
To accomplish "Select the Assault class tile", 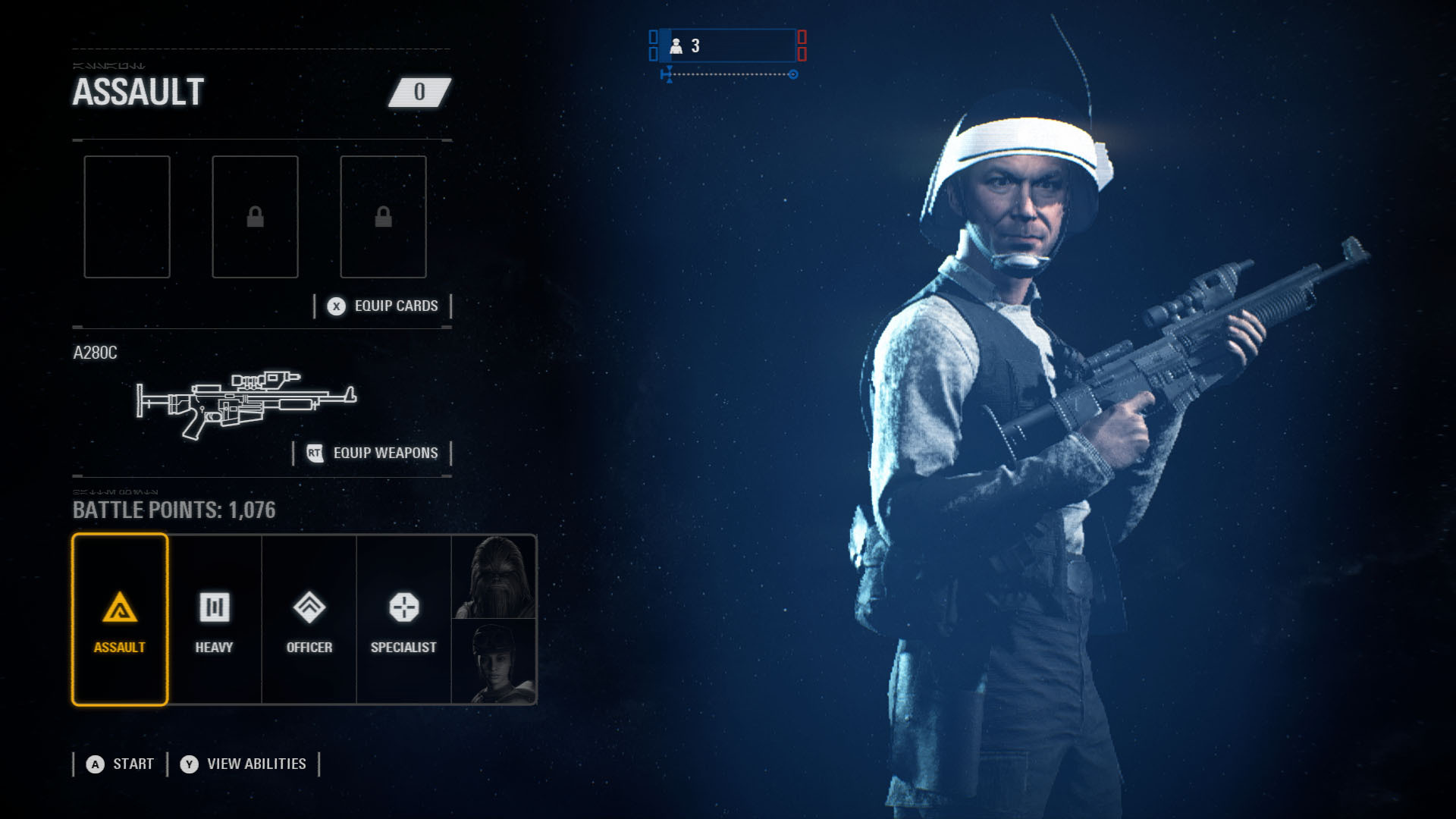I will pyautogui.click(x=120, y=620).
